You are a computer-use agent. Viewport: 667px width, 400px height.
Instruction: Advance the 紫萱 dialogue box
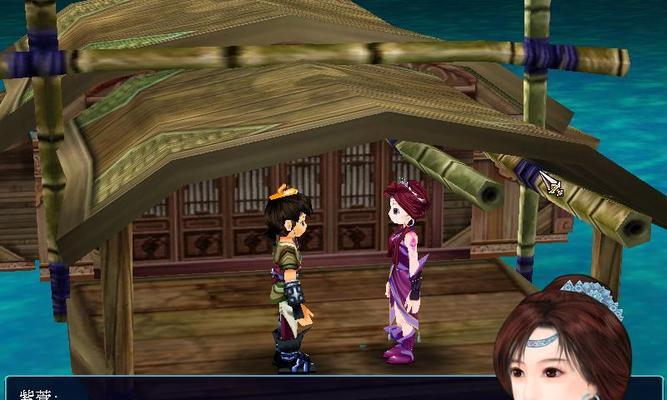tap(250, 390)
